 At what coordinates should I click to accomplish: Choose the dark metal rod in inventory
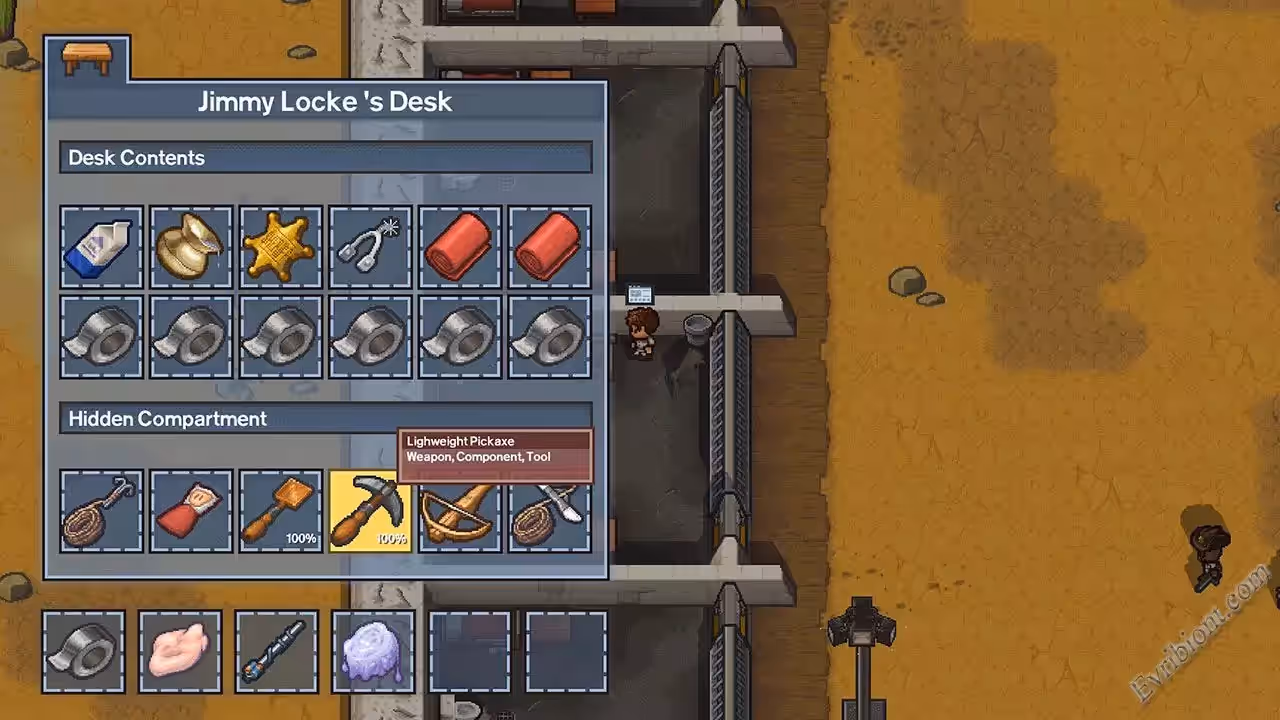[277, 652]
